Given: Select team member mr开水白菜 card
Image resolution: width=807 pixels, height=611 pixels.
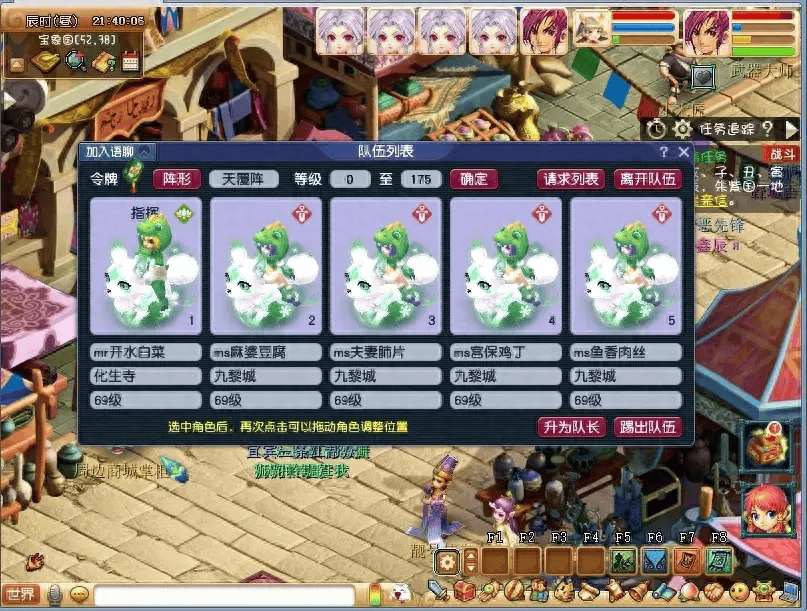Looking at the screenshot, I should [146, 265].
